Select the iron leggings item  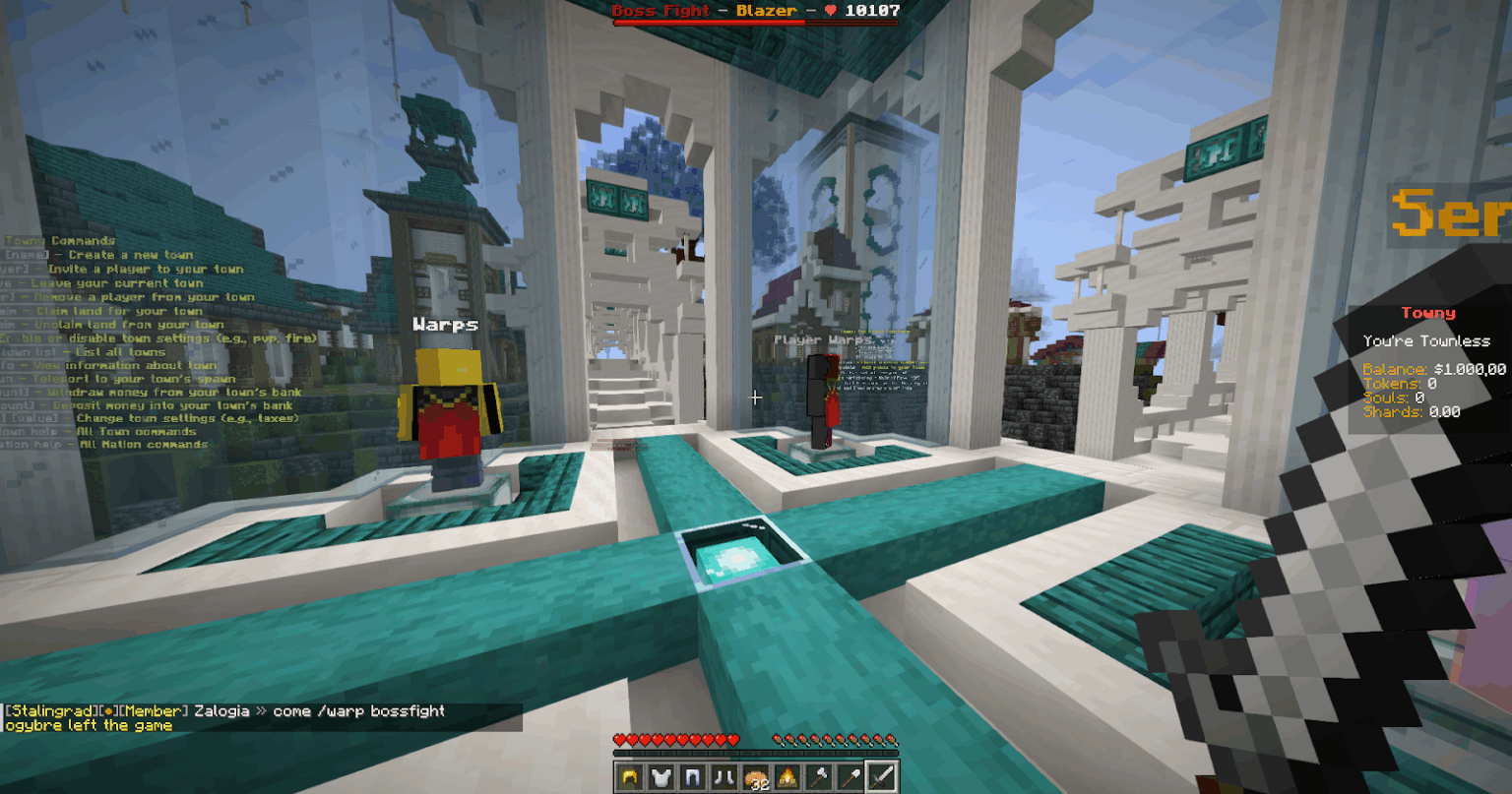[x=691, y=775]
